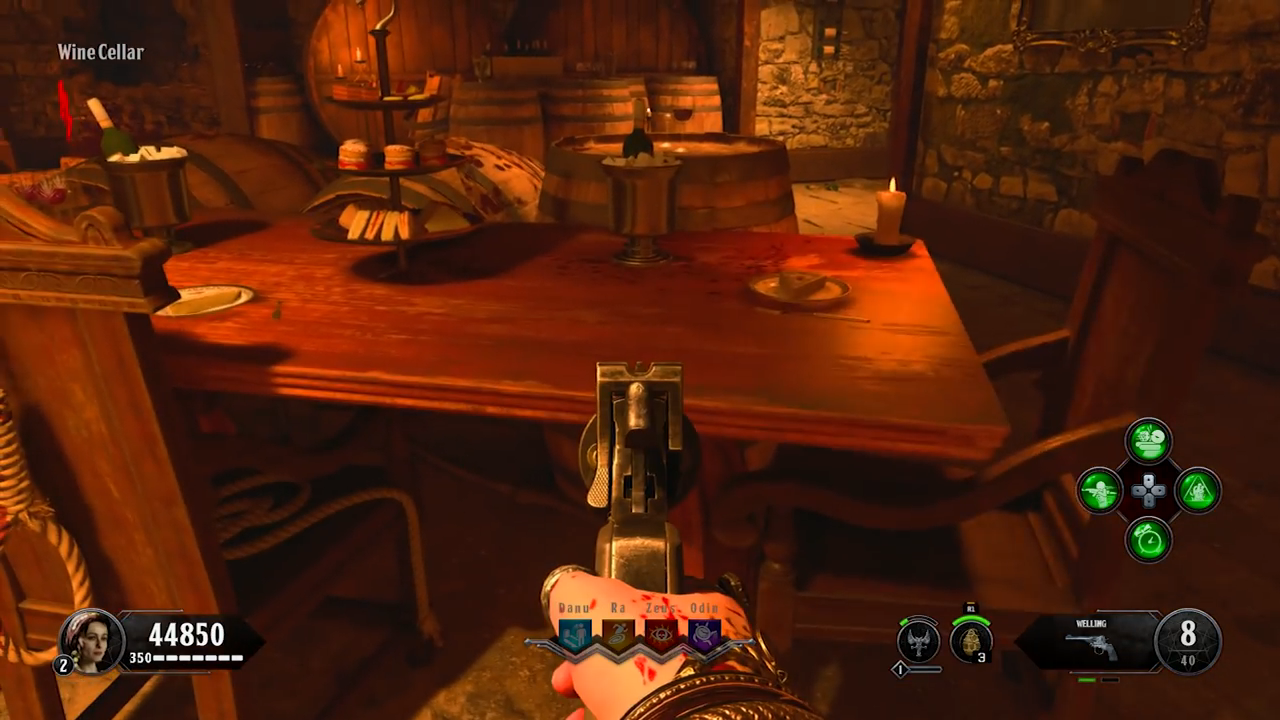Activate the warning triangle elixir
1280x720 pixels.
pos(1198,491)
